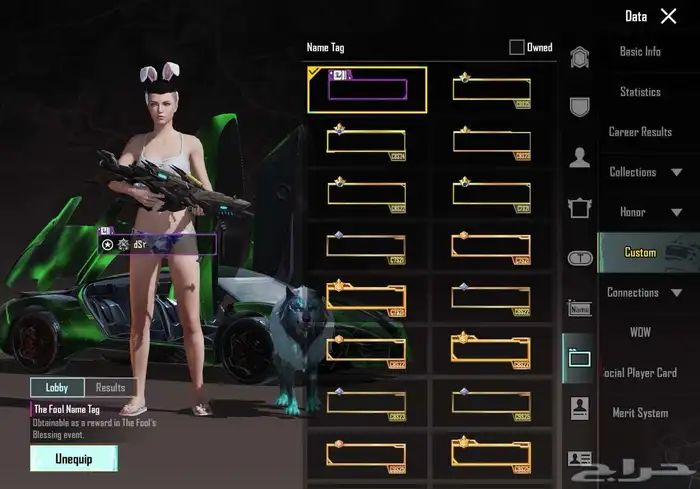The width and height of the screenshot is (700, 489).
Task: Select the equipped purple name tag
Action: coord(367,89)
